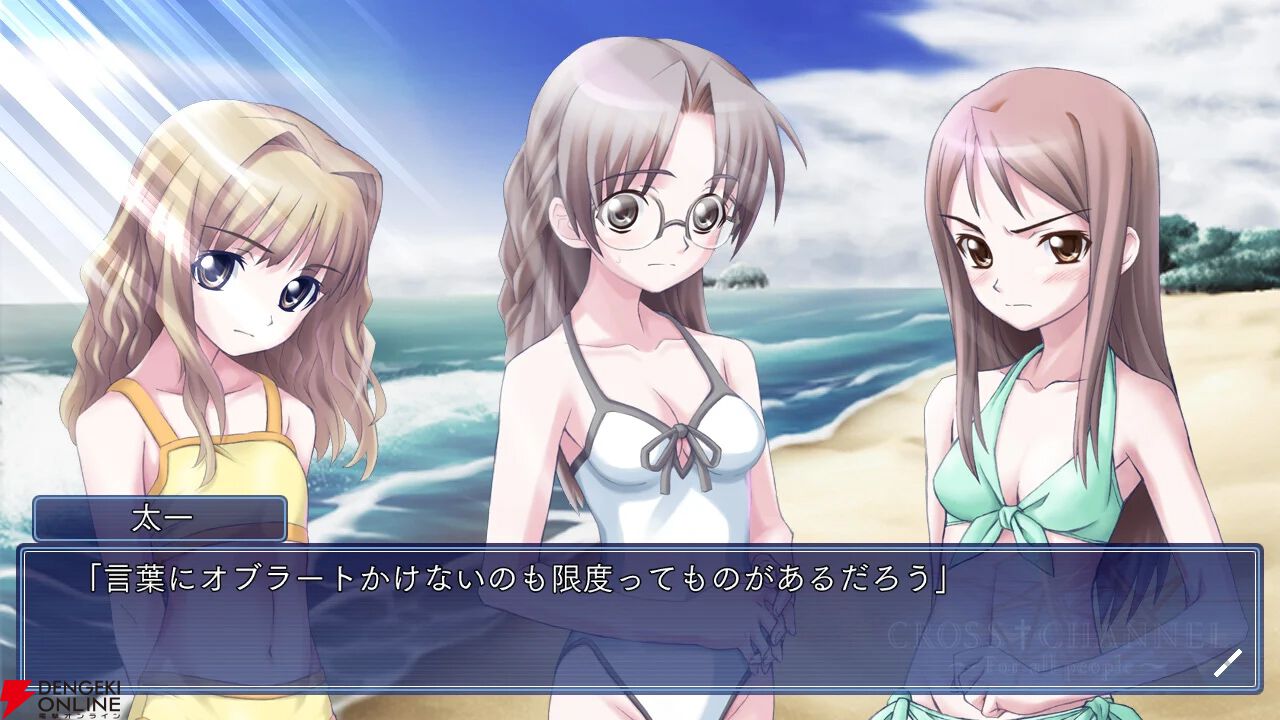This screenshot has width=1280, height=720.
Task: Click the dialogue window blue border
Action: [640, 547]
